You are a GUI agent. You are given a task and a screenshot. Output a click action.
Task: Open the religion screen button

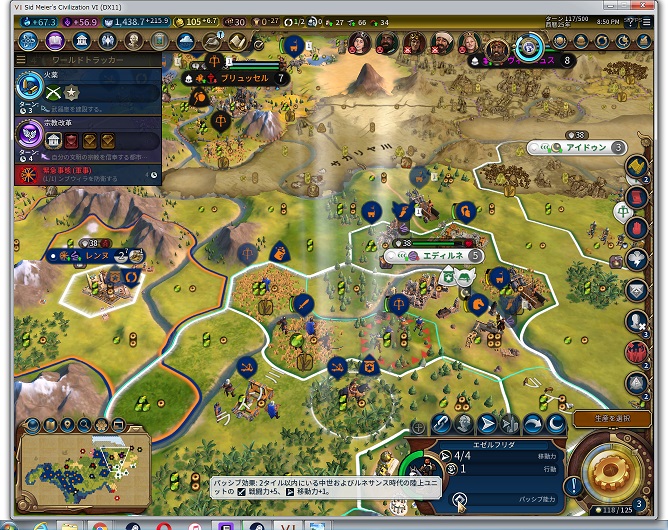click(107, 41)
